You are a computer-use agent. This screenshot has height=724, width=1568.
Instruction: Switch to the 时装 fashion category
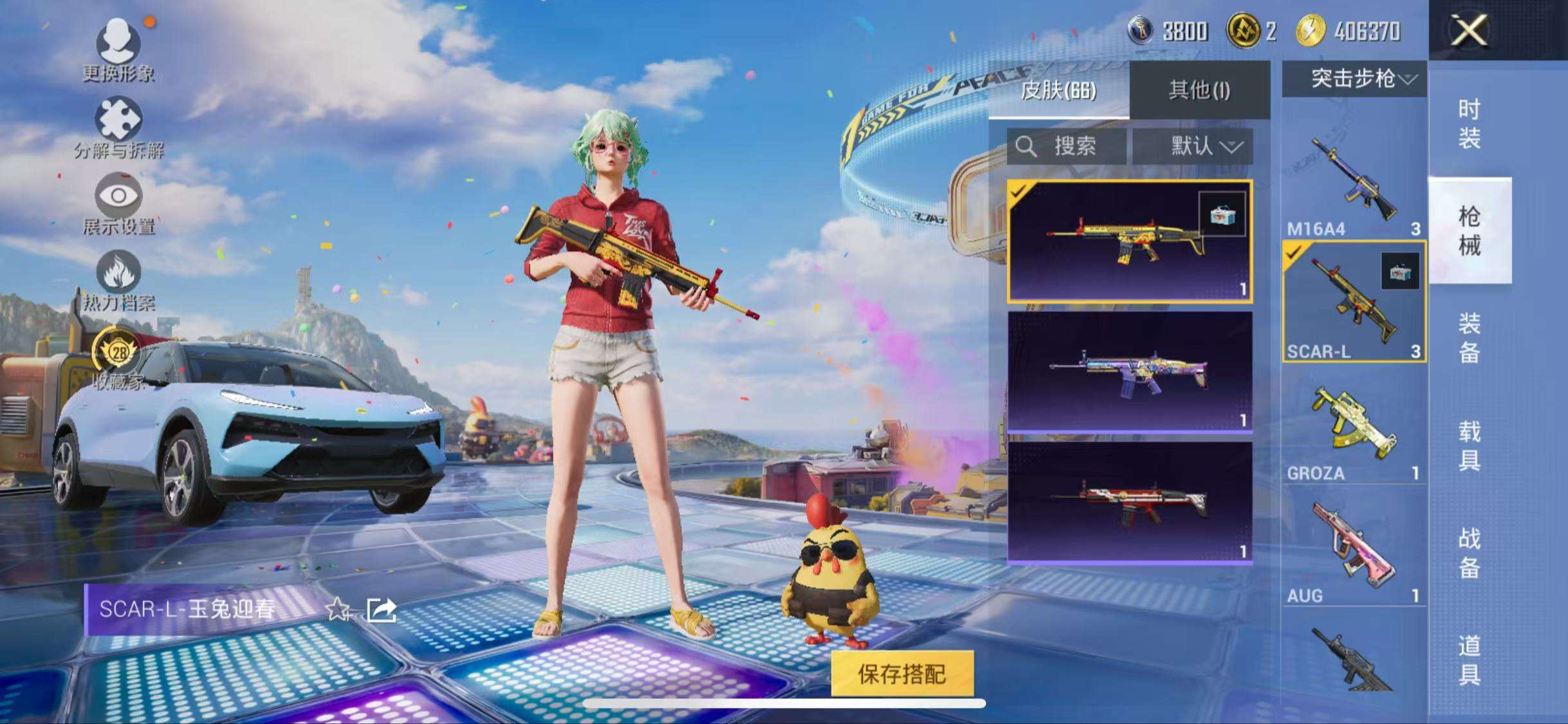[1469, 123]
